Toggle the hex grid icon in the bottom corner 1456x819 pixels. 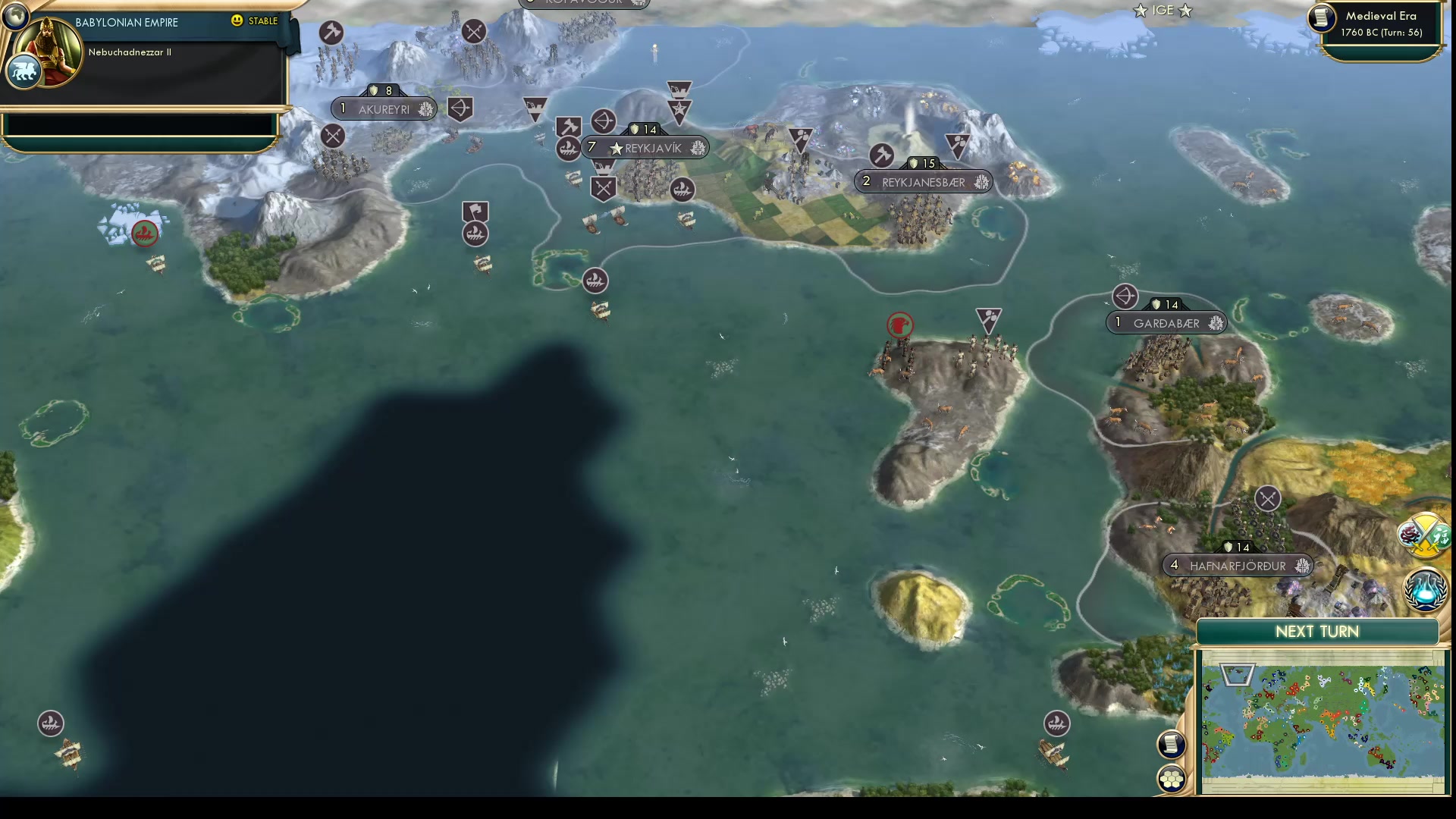(x=1171, y=777)
